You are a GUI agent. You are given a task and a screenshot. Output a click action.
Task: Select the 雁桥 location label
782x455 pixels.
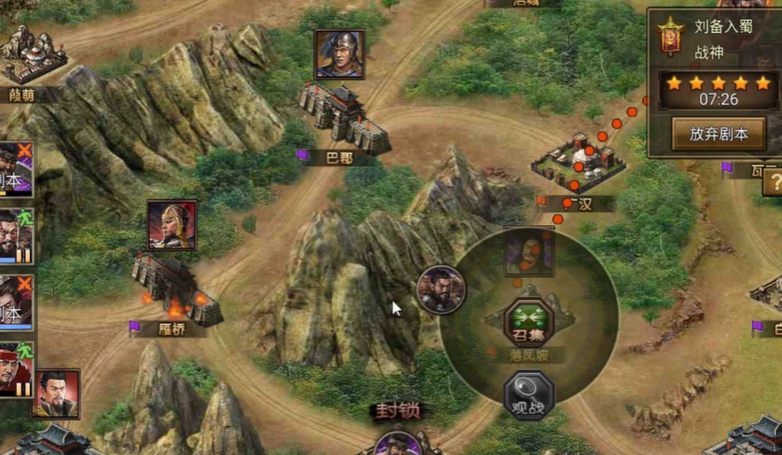172,328
